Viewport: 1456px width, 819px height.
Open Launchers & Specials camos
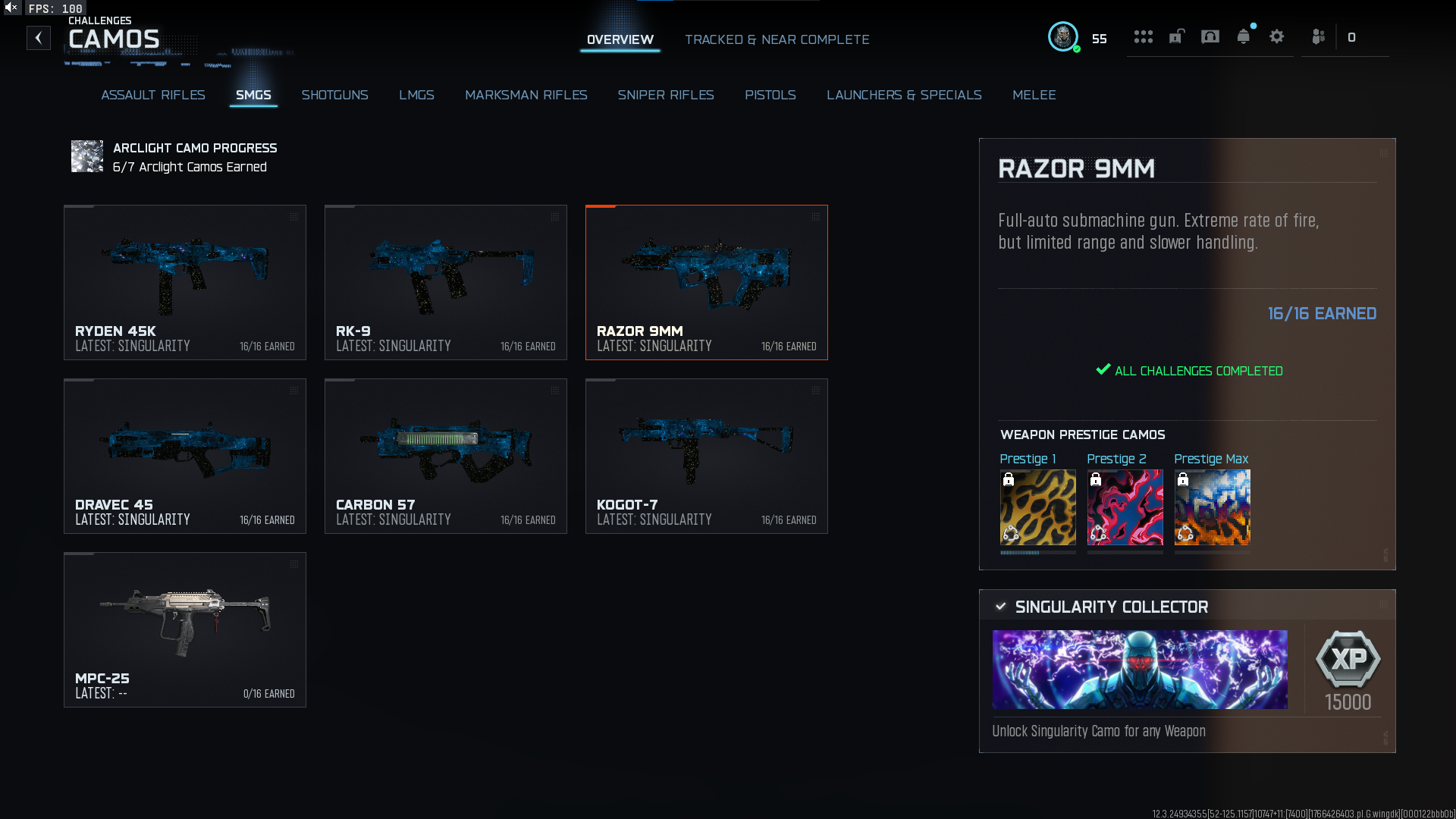coord(904,95)
